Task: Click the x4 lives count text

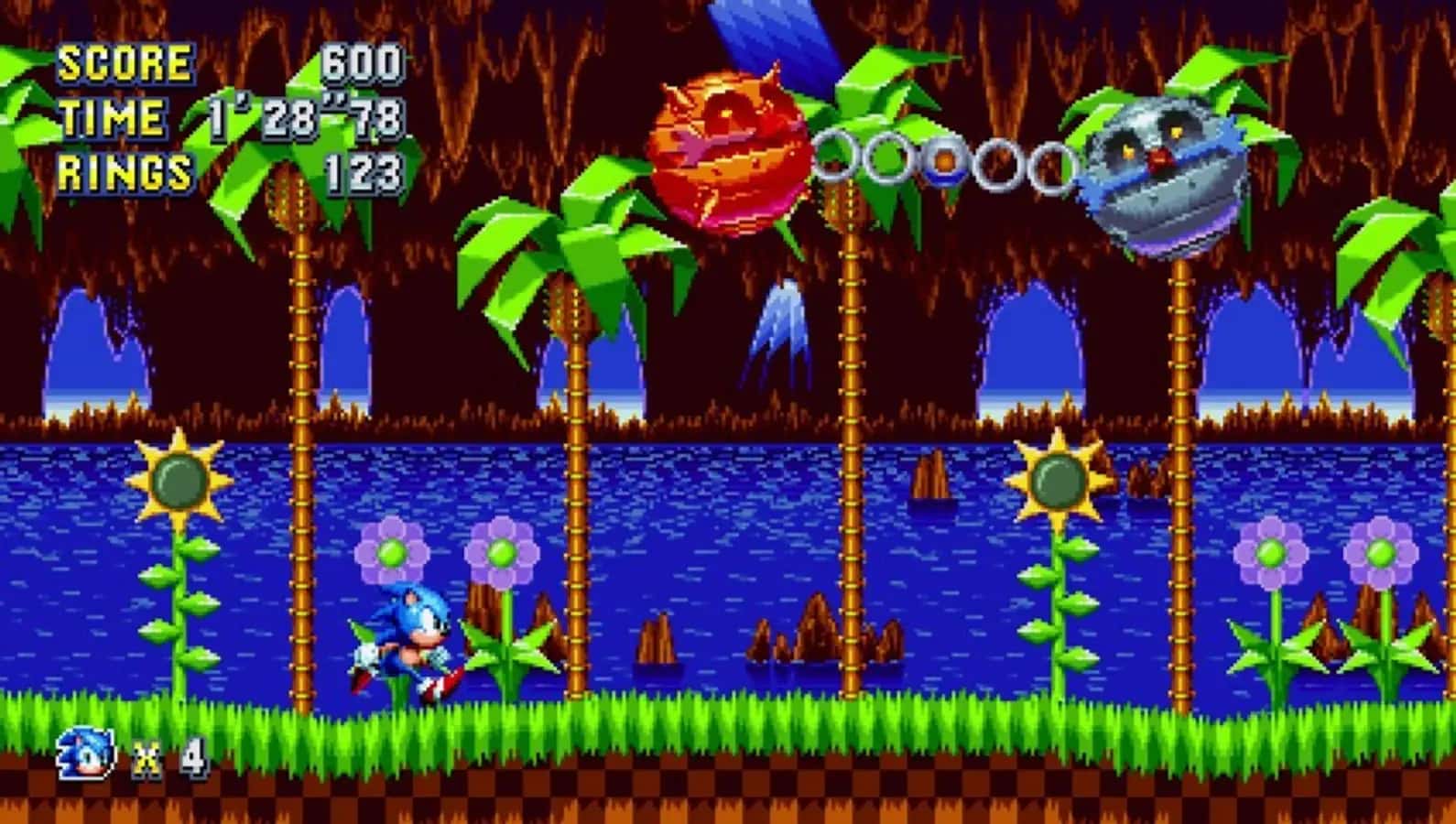Action: pos(169,758)
